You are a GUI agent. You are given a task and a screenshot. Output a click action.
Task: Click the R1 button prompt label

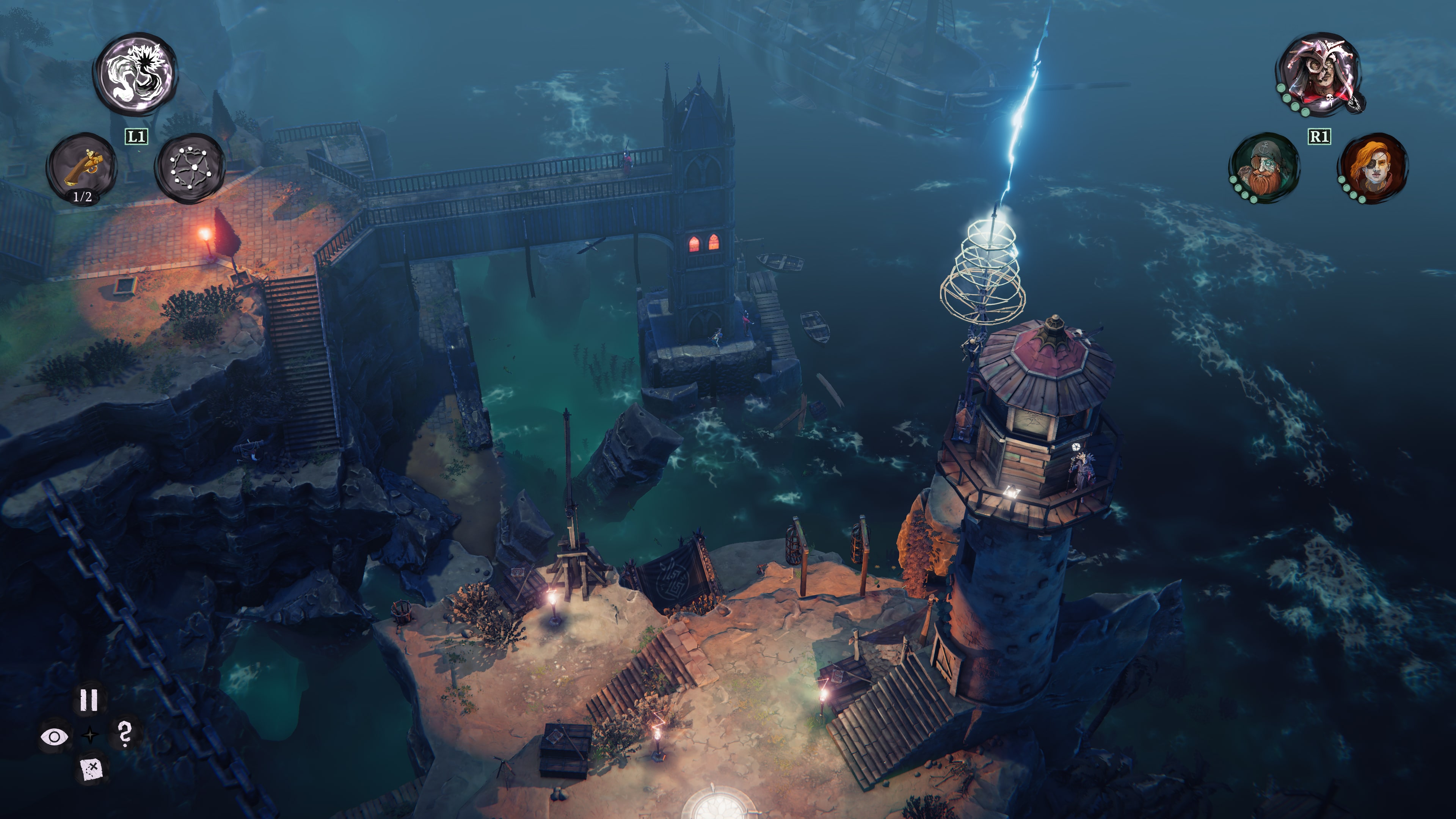click(x=1319, y=136)
